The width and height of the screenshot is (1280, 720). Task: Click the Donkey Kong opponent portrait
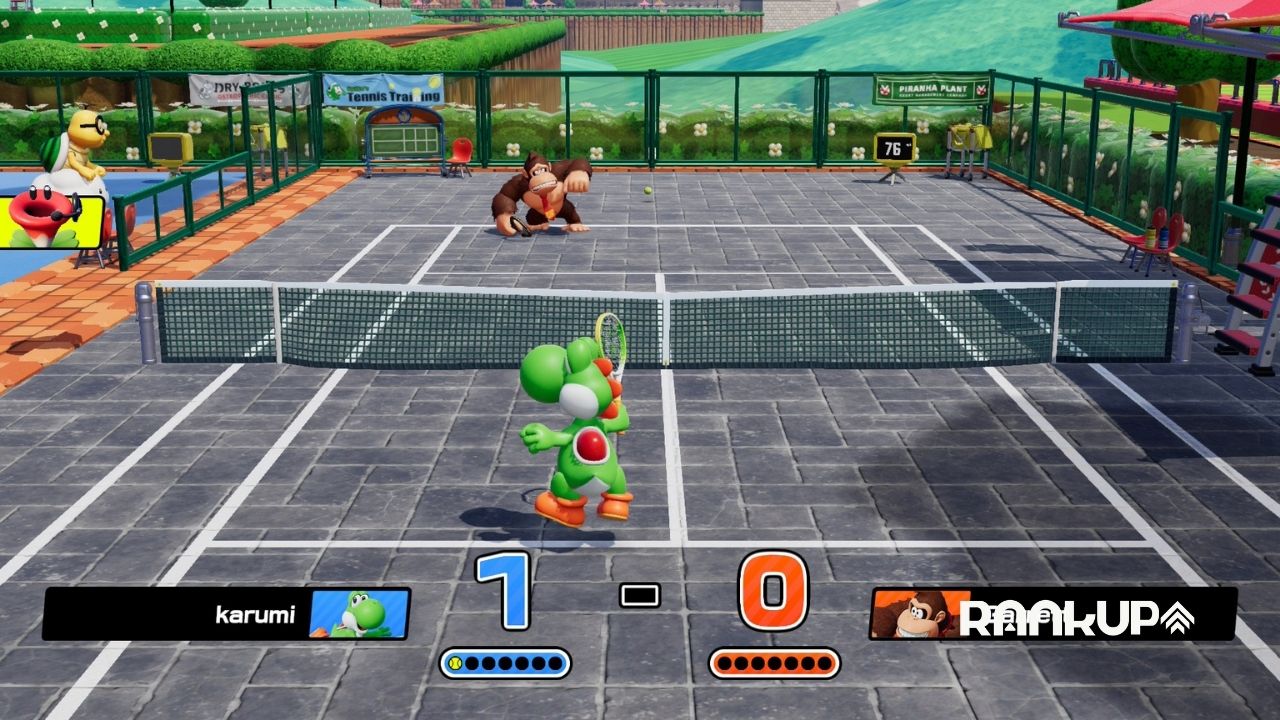[912, 613]
